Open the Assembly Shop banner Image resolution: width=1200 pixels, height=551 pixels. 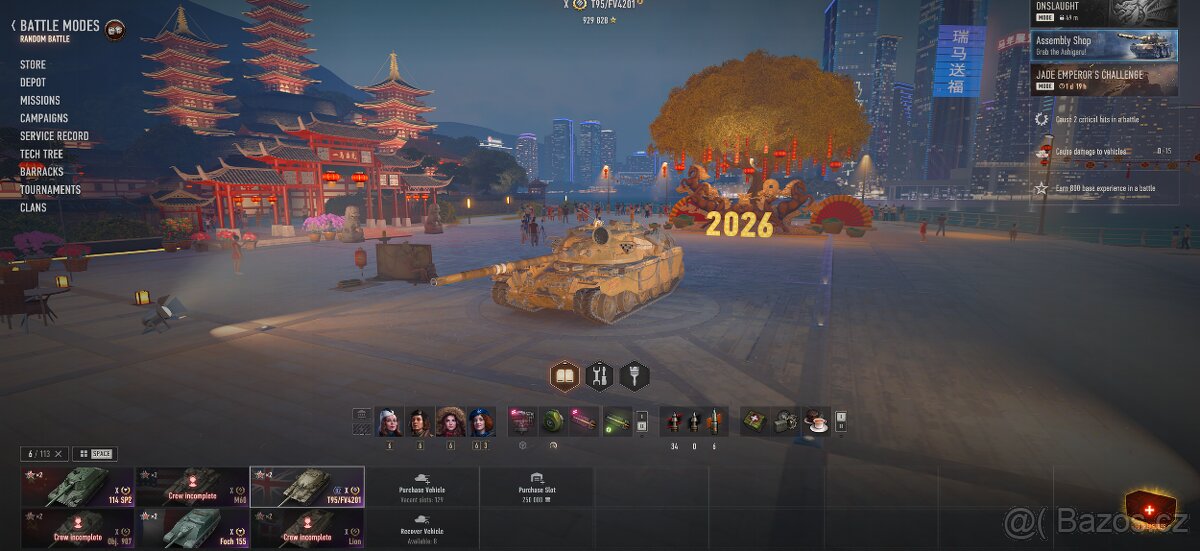(1104, 46)
